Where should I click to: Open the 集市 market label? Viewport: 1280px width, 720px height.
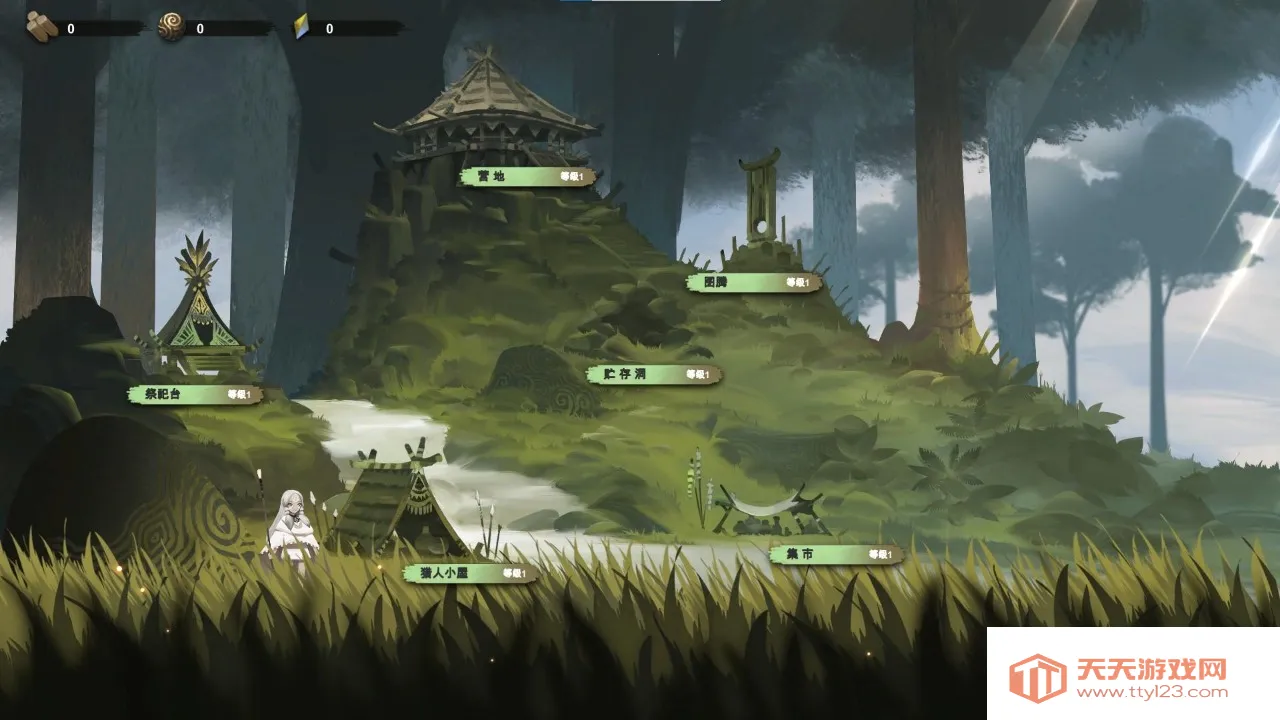point(836,555)
